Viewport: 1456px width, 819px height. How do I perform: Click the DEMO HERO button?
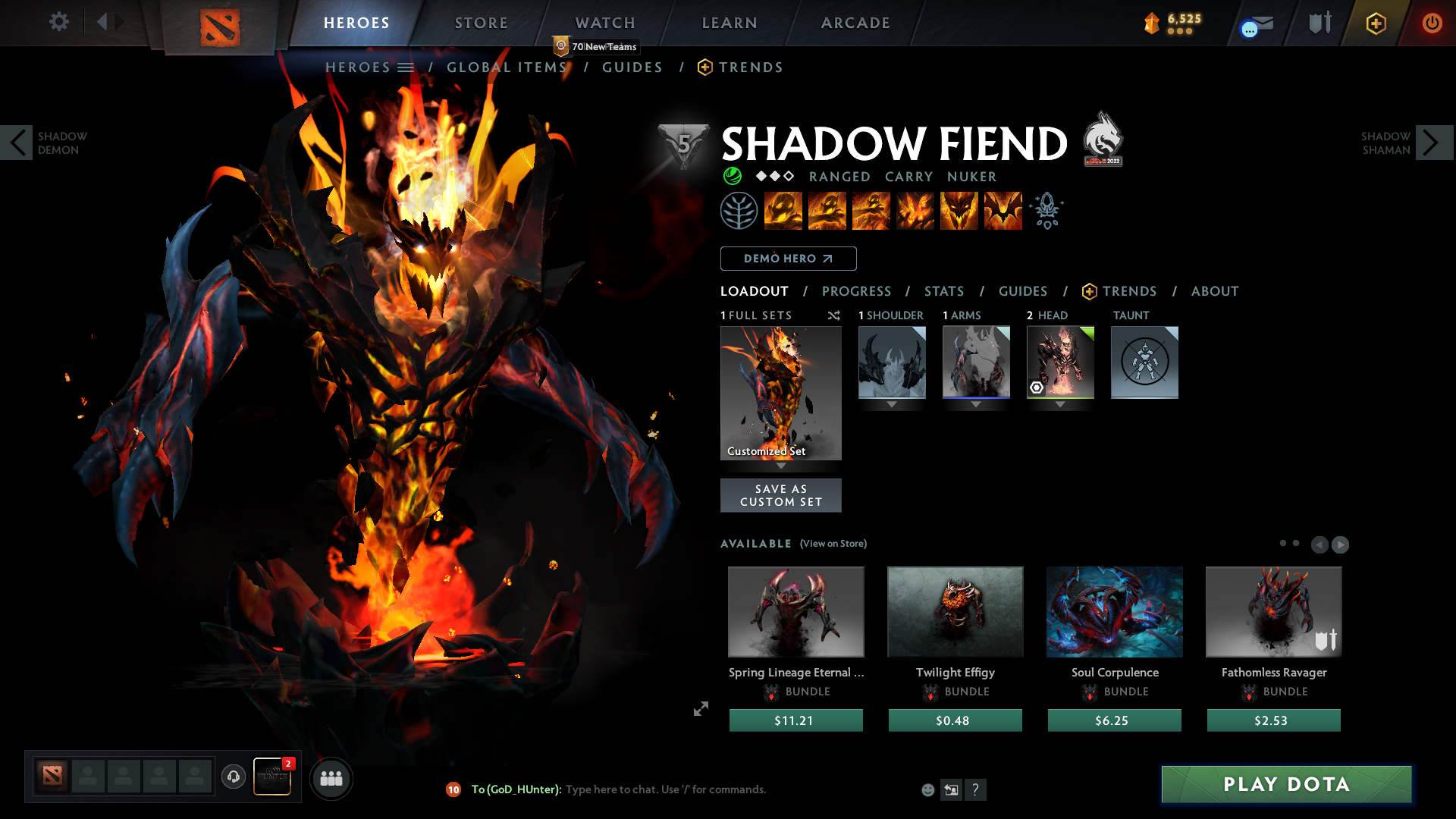pyautogui.click(x=788, y=259)
